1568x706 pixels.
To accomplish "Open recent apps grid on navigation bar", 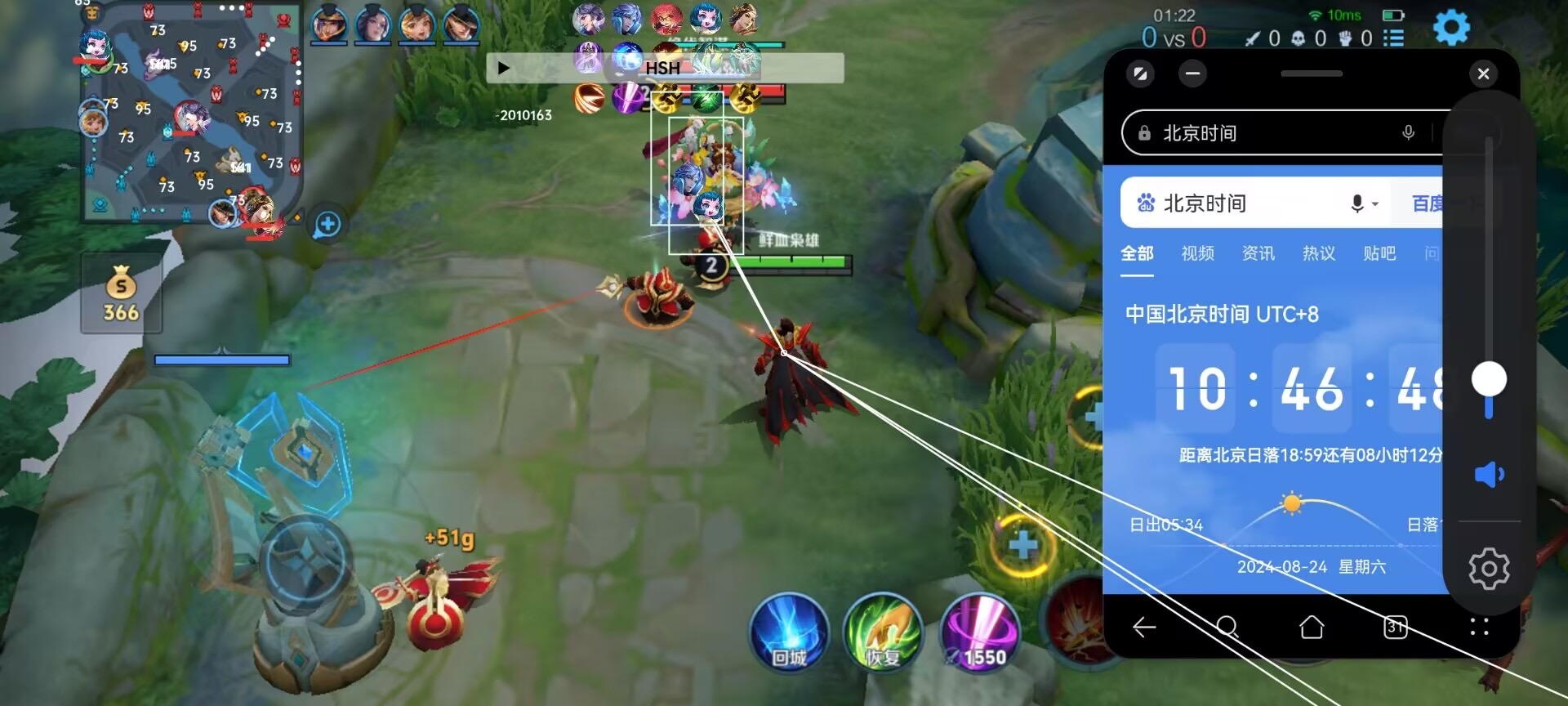I will coord(1478,628).
